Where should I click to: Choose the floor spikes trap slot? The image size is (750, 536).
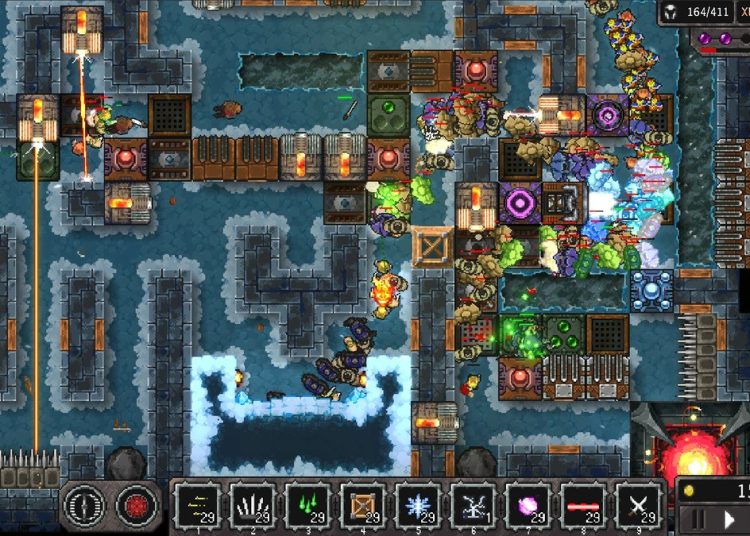coord(251,505)
